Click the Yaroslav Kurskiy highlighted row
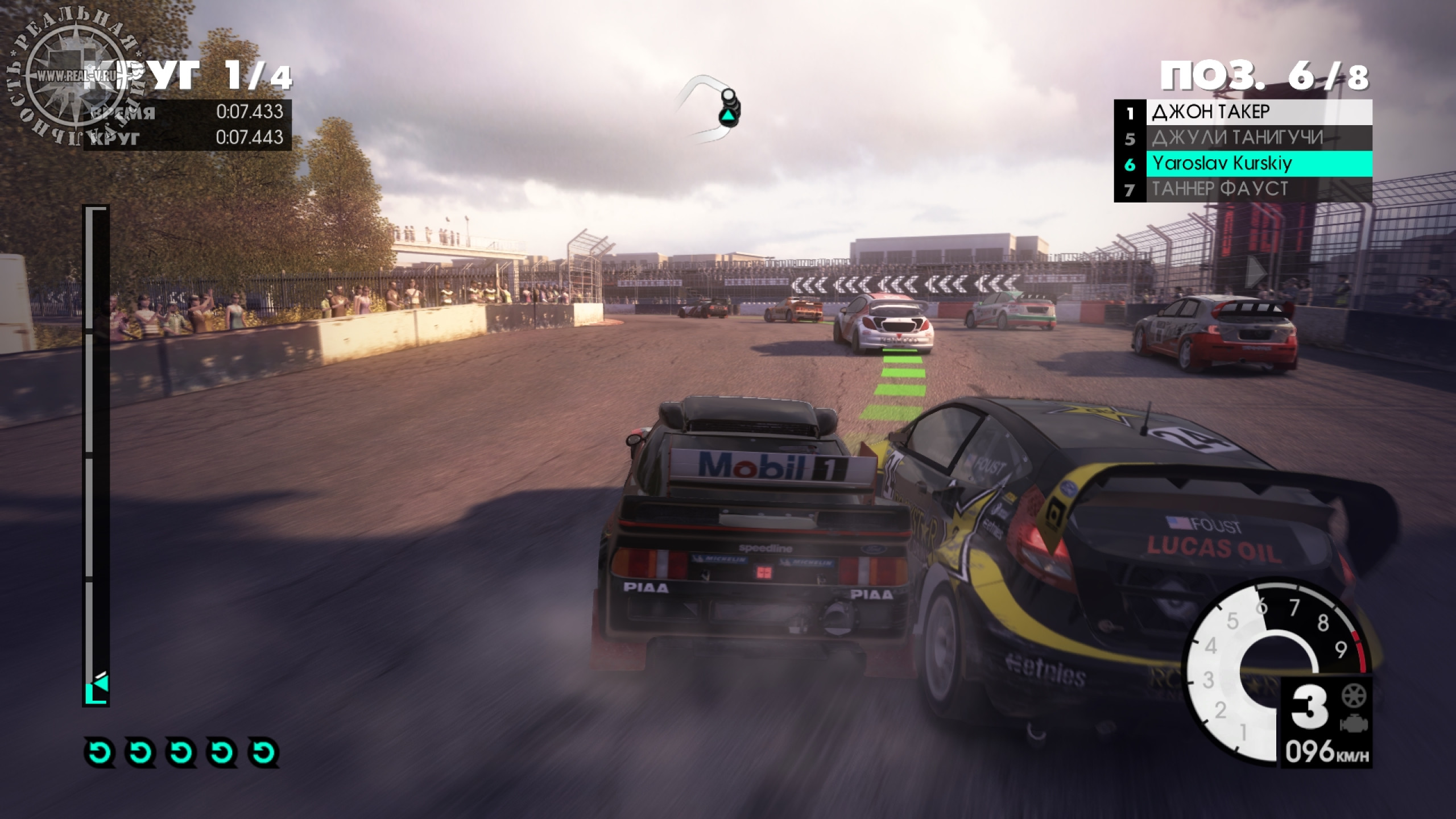The width and height of the screenshot is (1456, 819). point(1243,164)
